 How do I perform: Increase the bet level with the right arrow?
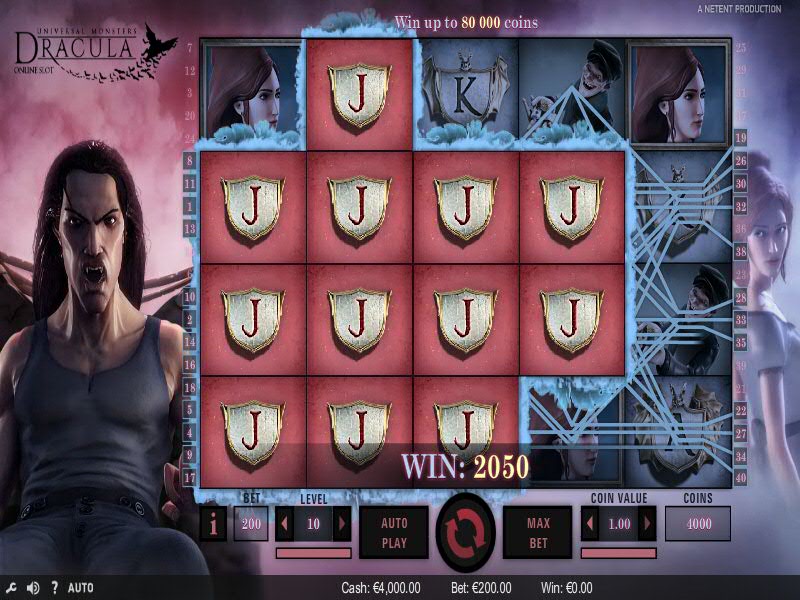coord(341,523)
